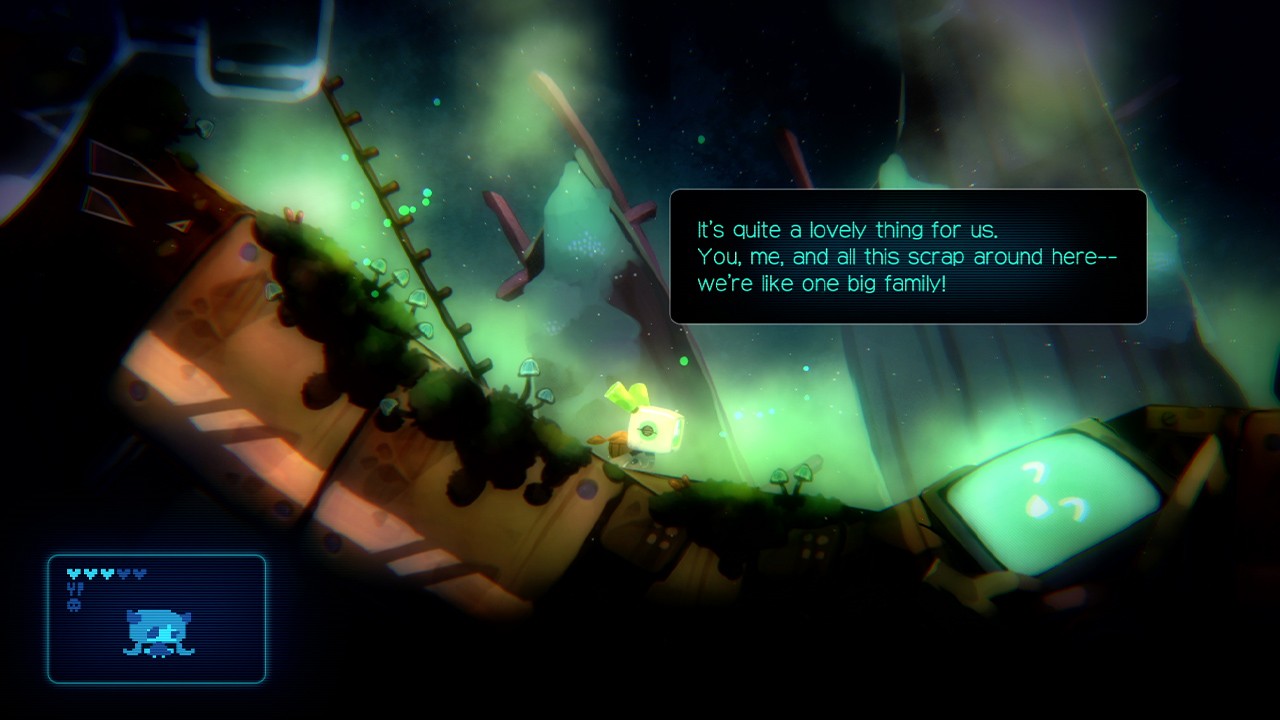Click the heart row as a health meter
The width and height of the screenshot is (1280, 720).
click(x=106, y=573)
